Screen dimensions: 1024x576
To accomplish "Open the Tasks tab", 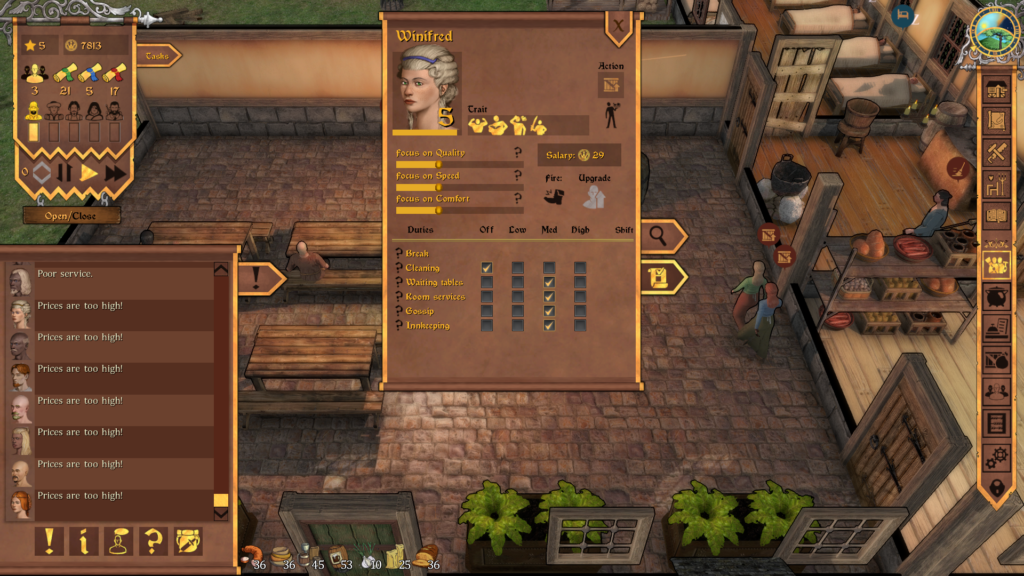I will pyautogui.click(x=158, y=56).
